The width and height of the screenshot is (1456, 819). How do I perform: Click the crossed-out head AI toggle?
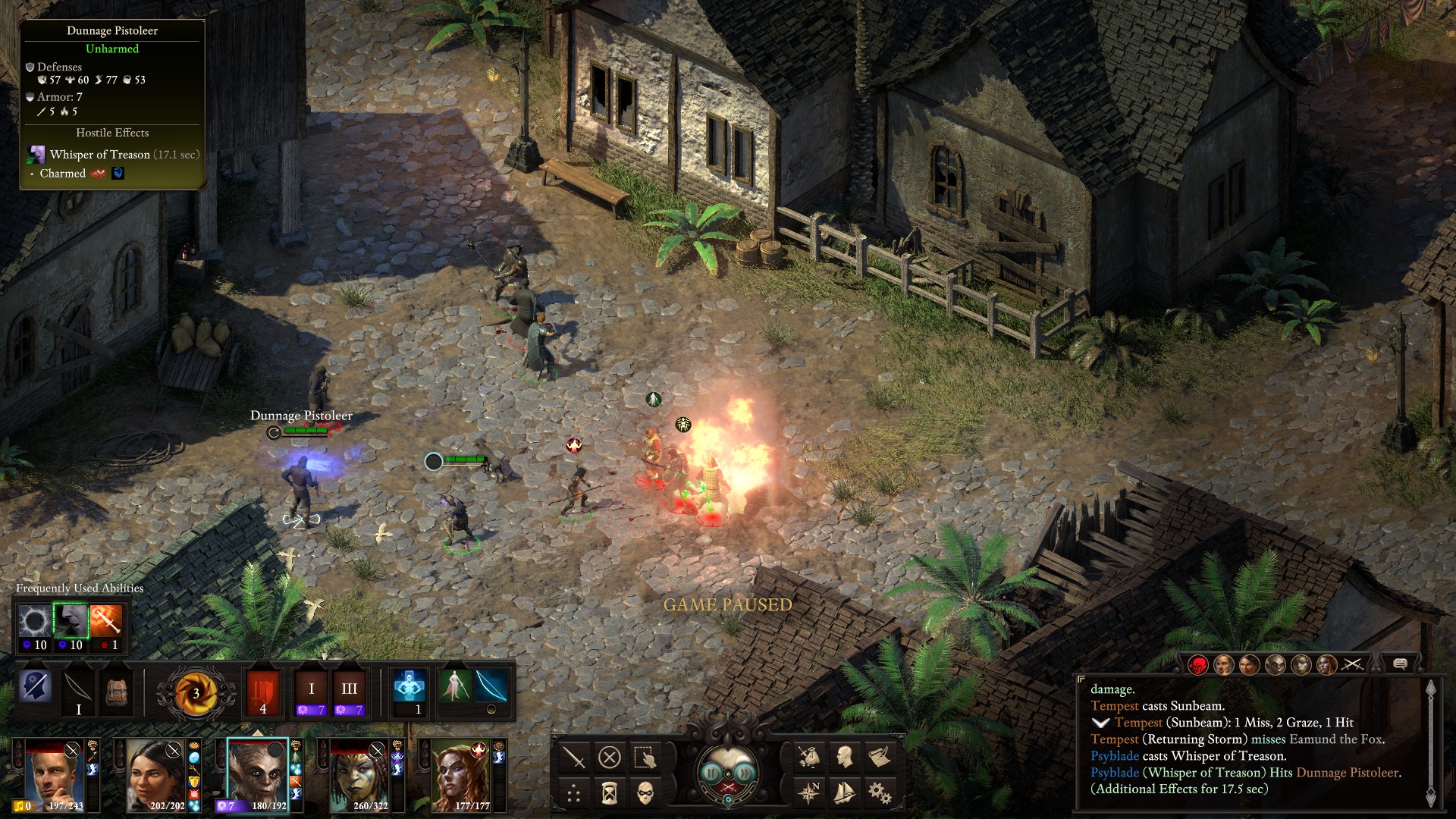pyautogui.click(x=36, y=686)
